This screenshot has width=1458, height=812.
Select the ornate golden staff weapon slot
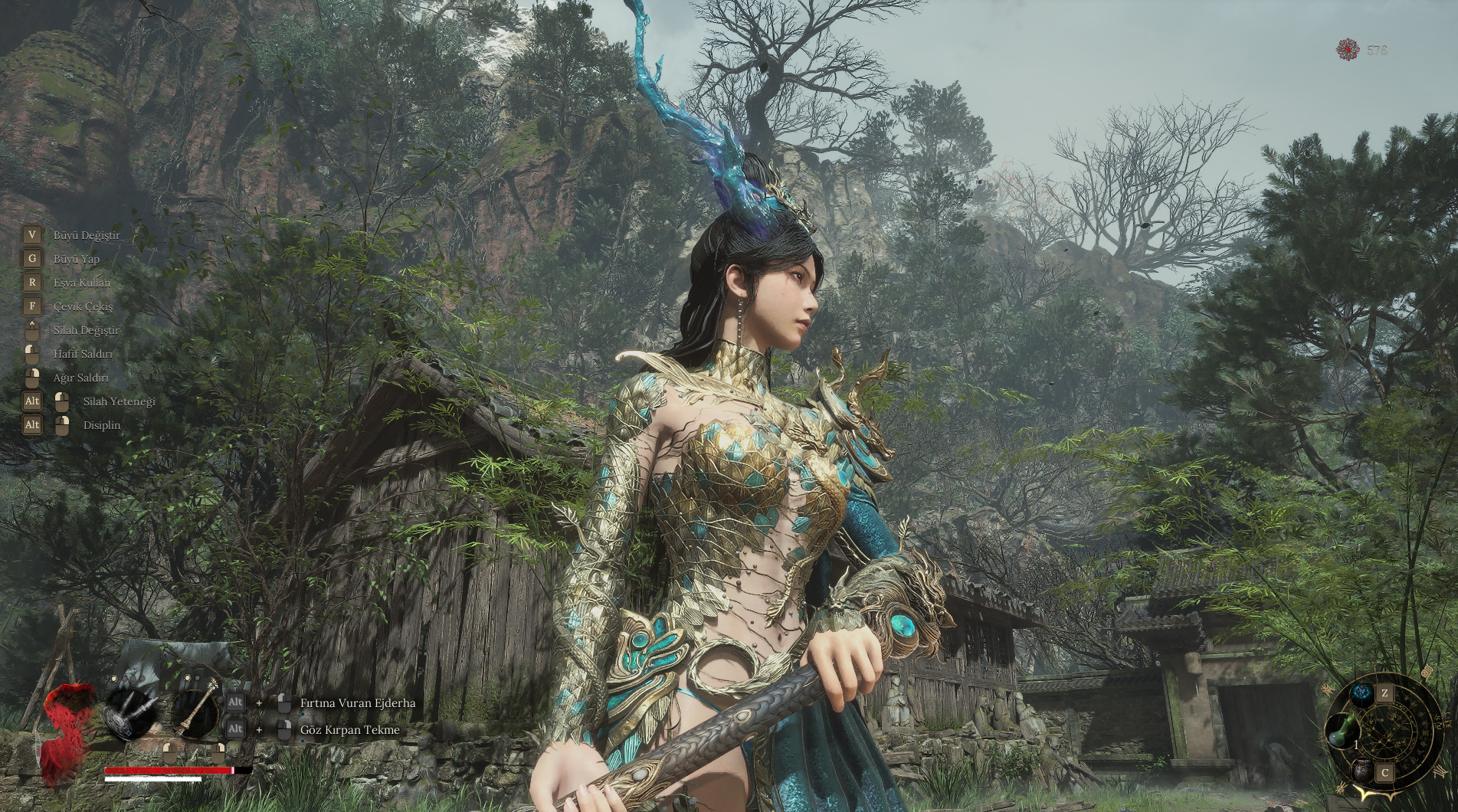(195, 712)
